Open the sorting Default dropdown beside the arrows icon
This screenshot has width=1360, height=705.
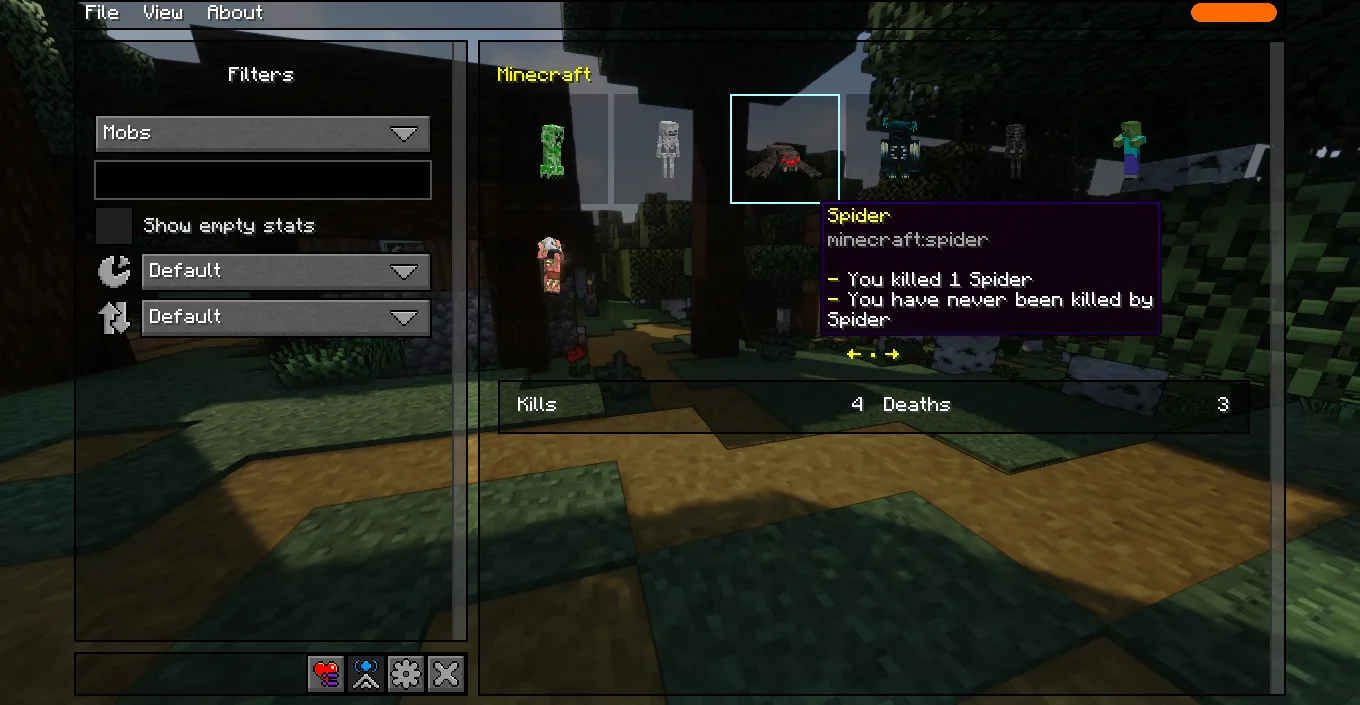coord(286,317)
